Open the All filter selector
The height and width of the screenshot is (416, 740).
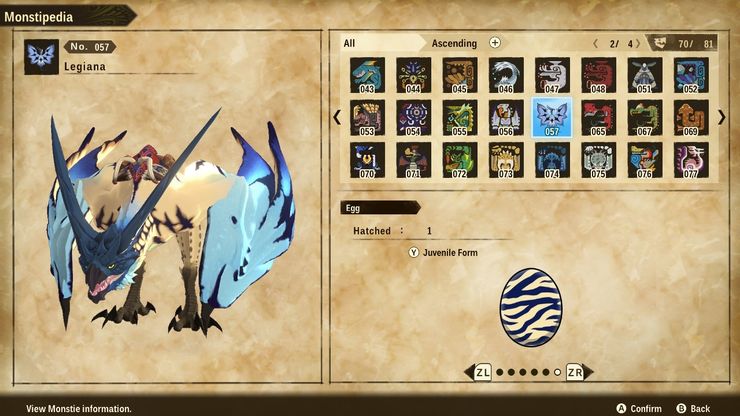[x=380, y=43]
